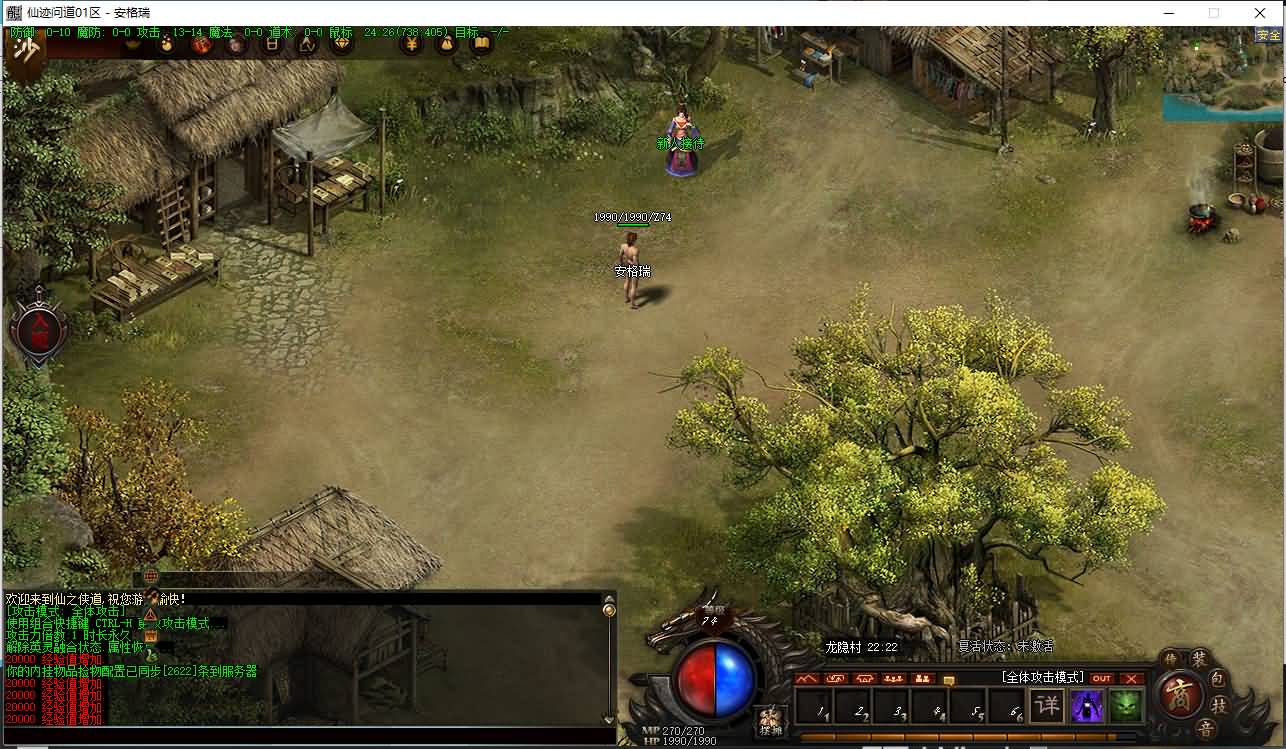Open the book icon in top bar

481,44
